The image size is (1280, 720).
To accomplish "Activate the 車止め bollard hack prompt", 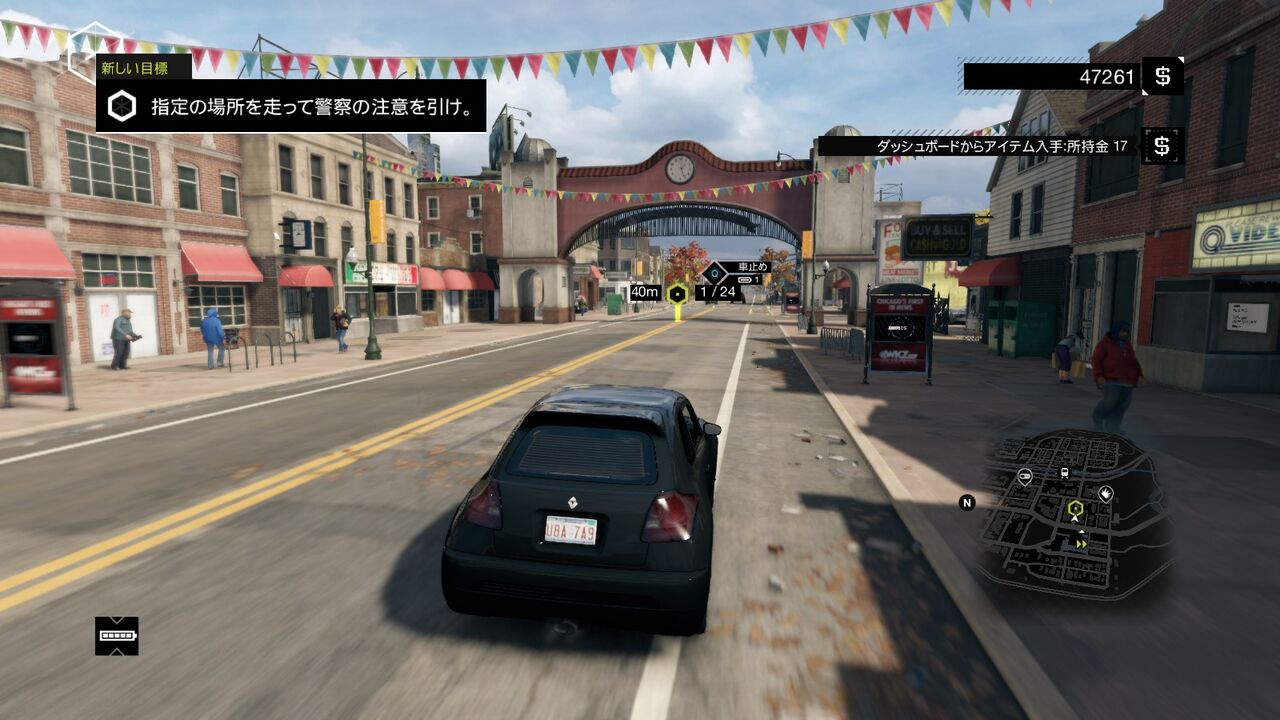I will point(746,267).
